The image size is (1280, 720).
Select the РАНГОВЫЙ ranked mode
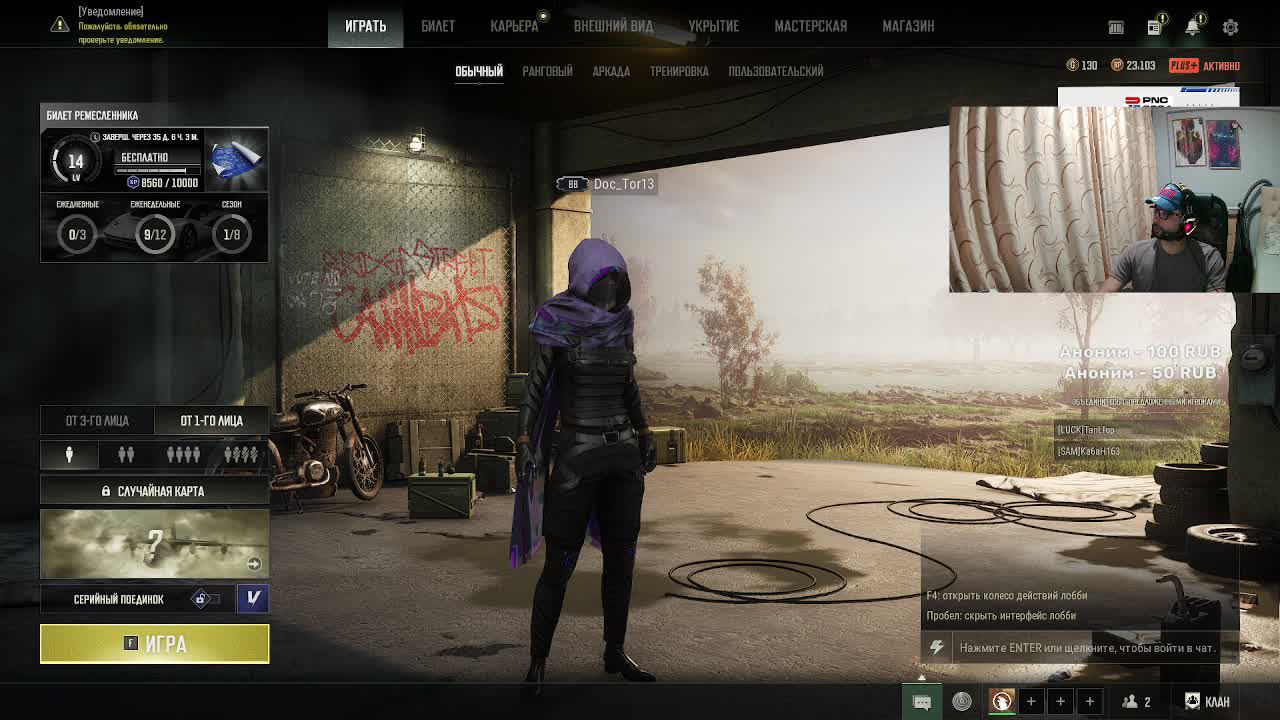547,71
